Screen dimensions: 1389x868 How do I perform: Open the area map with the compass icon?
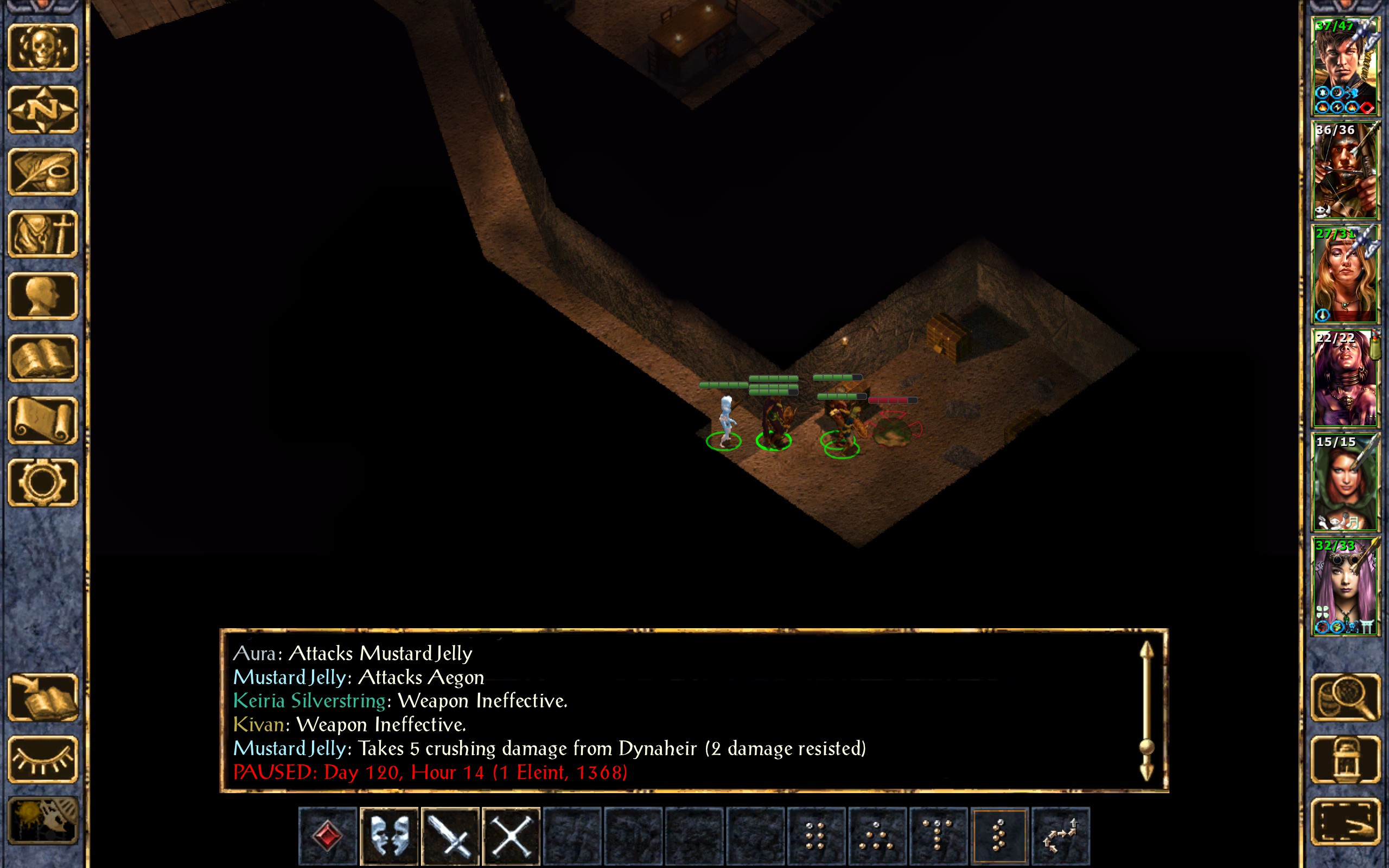42,110
